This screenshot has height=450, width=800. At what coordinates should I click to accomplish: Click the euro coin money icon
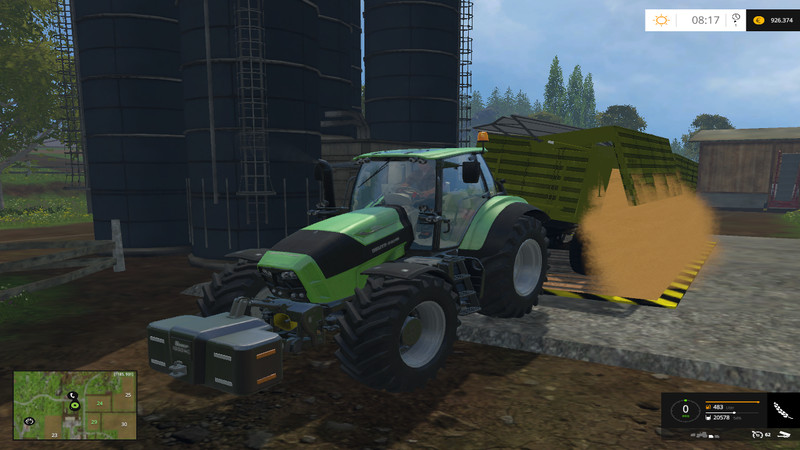(x=760, y=20)
